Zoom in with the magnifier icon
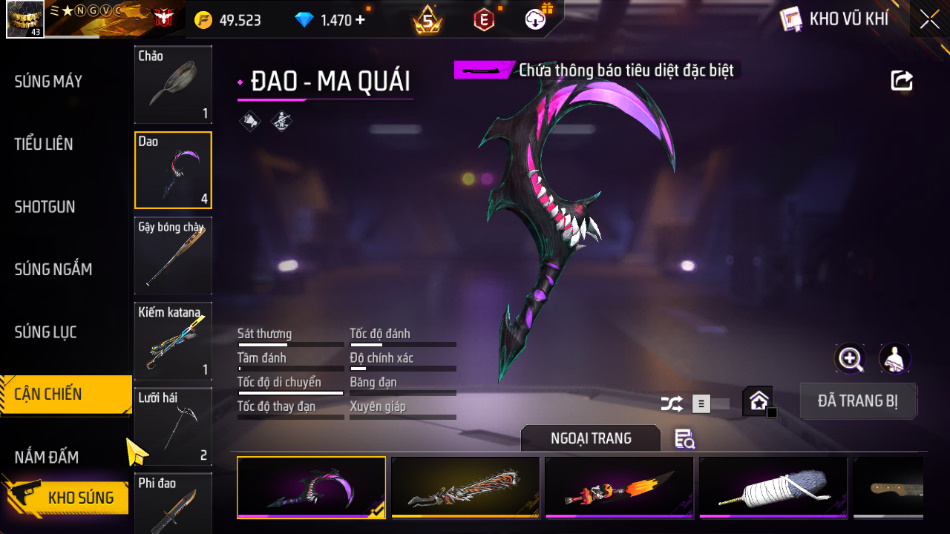The image size is (950, 534). click(851, 359)
